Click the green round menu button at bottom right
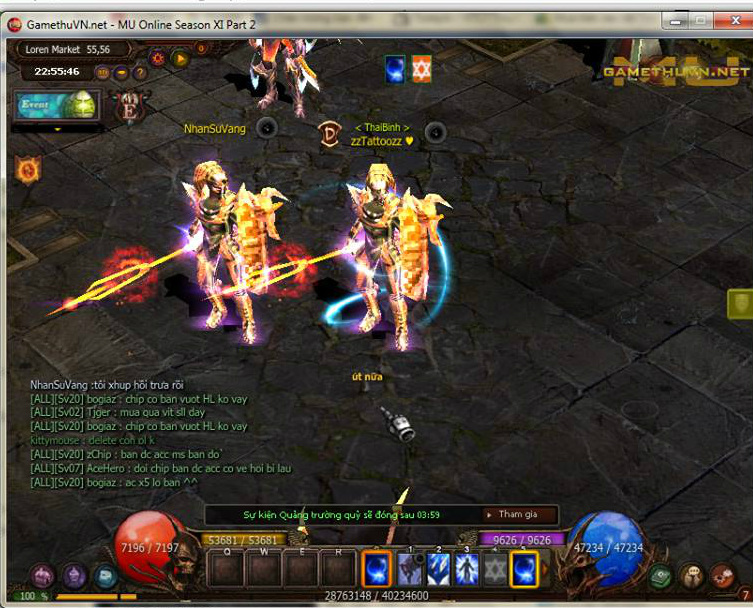The image size is (753, 608). [x=661, y=577]
